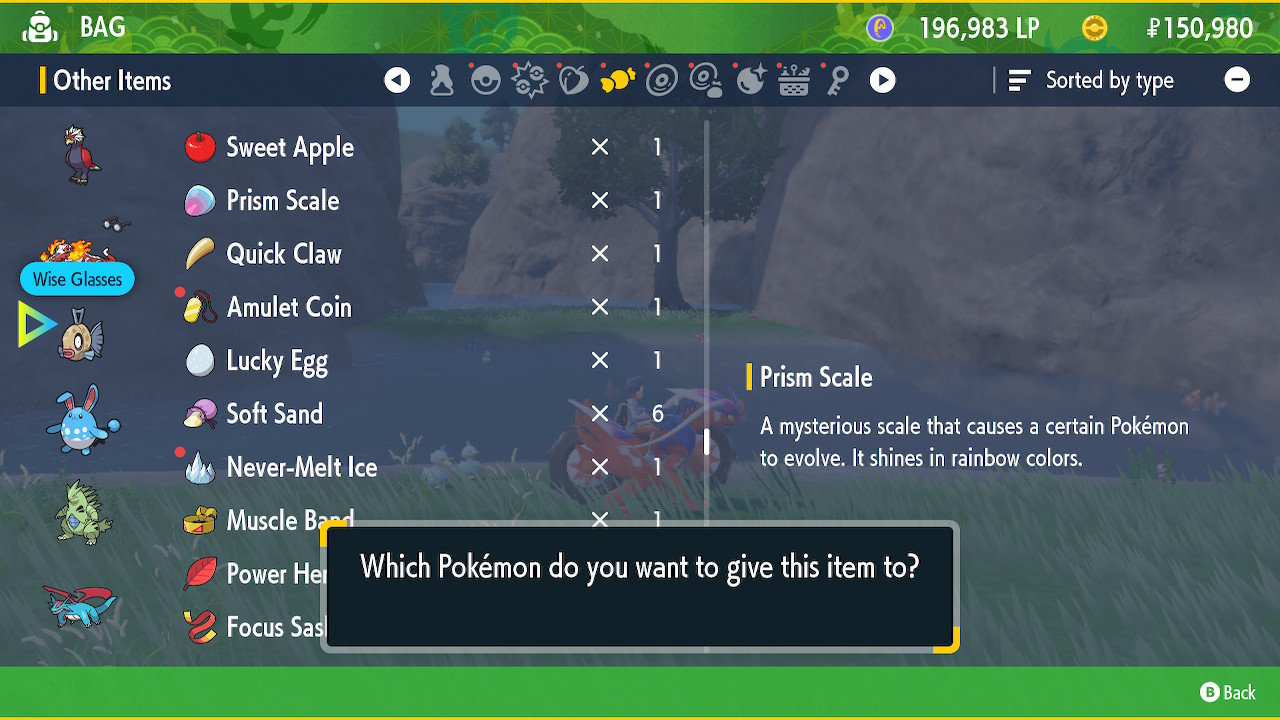Open the Poké Balls pocket tab
This screenshot has width=1280, height=720.
[486, 81]
